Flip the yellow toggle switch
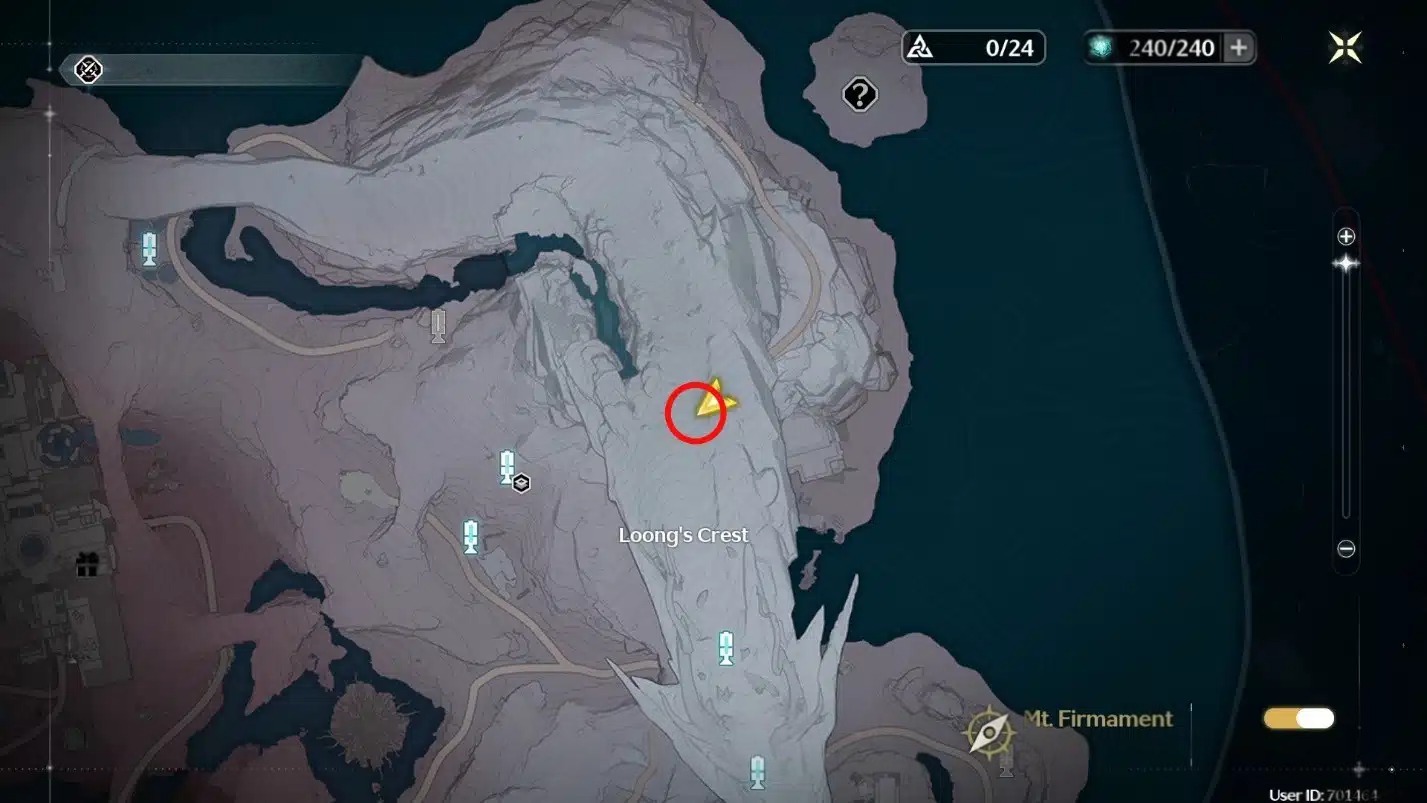 [1298, 718]
